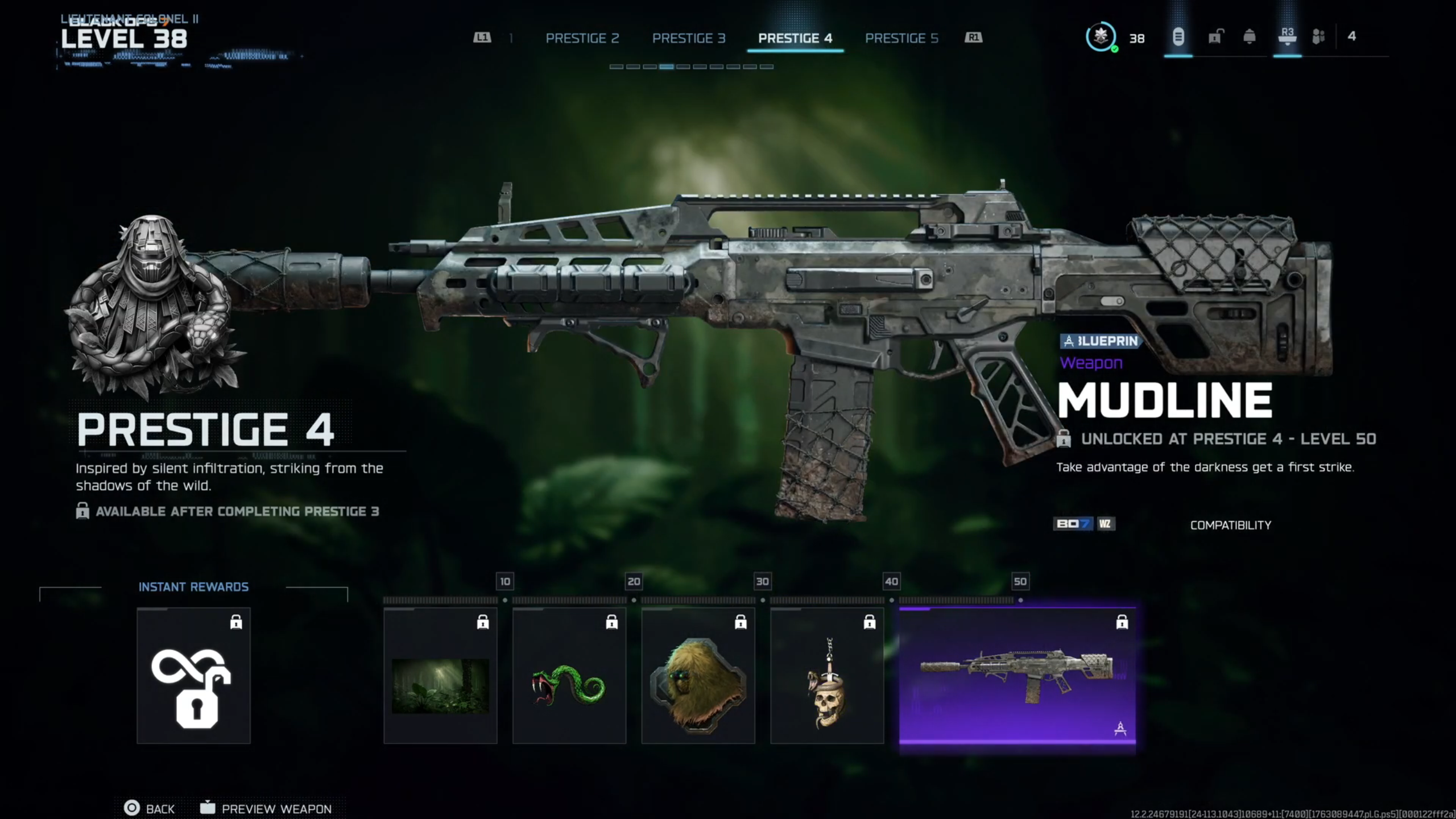Choose the green snake reward tile
The image size is (1456, 819).
click(569, 676)
